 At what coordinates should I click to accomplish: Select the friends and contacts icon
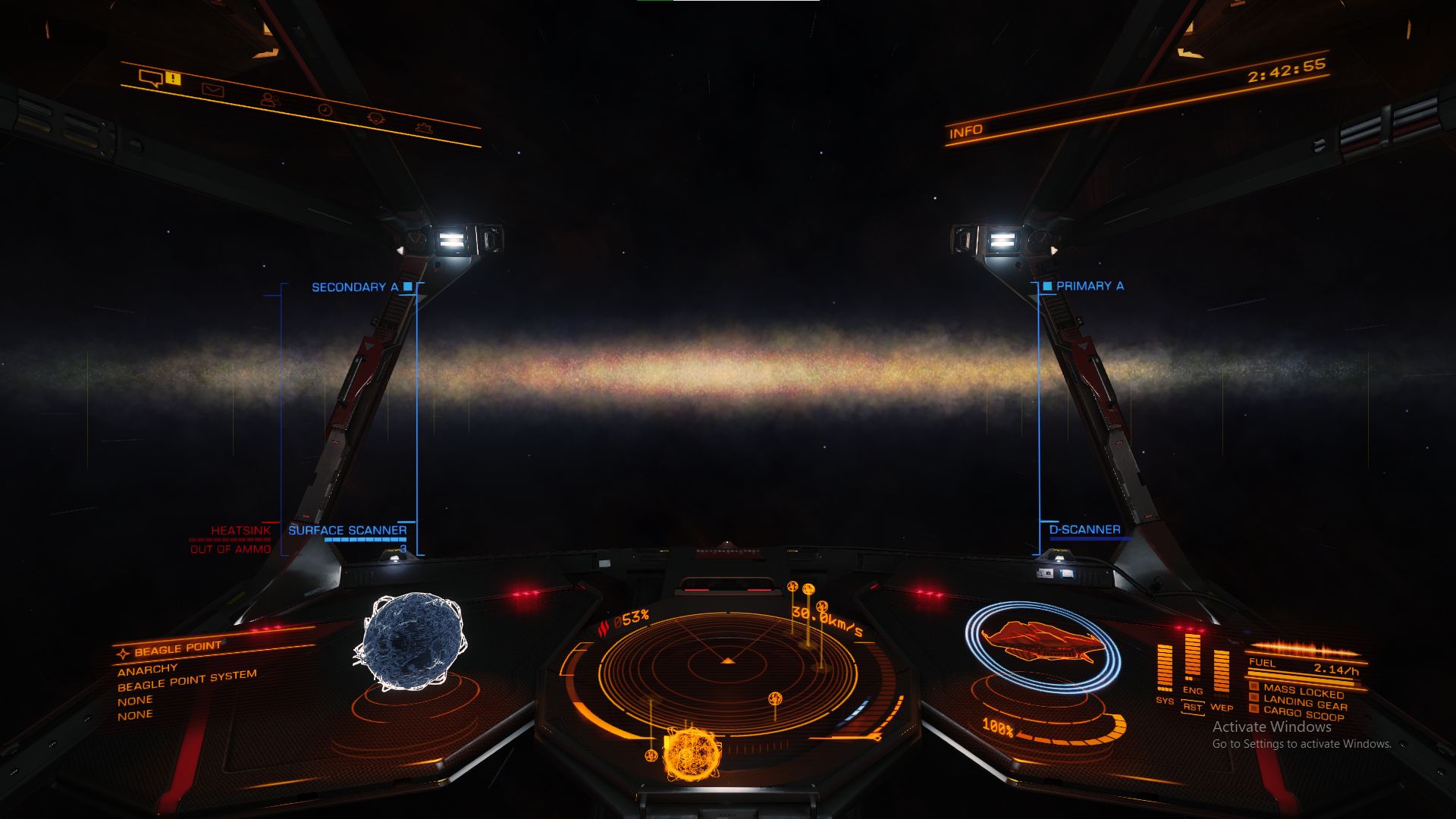coord(270,99)
